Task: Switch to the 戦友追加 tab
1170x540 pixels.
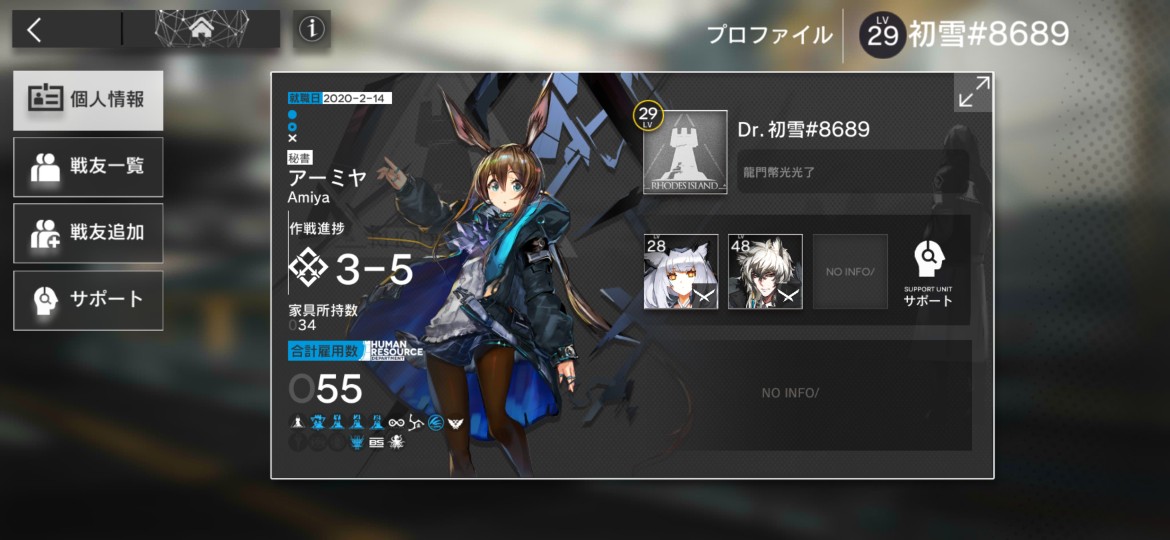Action: 88,233
